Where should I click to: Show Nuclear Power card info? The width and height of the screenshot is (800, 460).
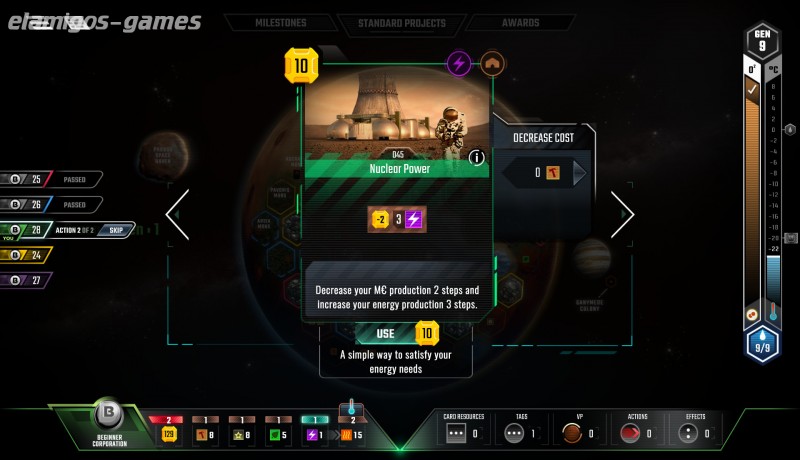pos(476,157)
